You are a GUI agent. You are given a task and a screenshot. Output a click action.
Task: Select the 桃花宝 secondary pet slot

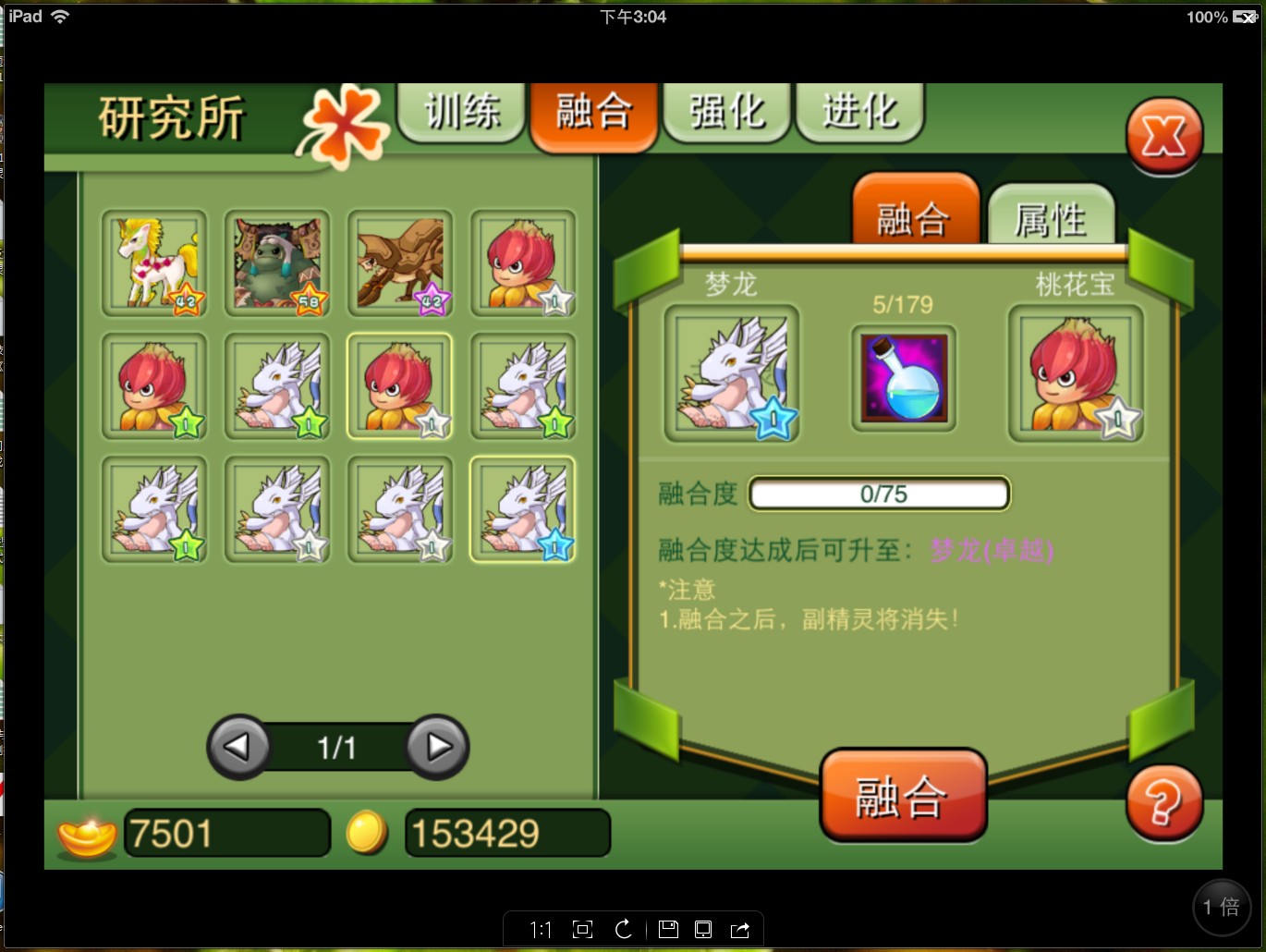[1076, 373]
